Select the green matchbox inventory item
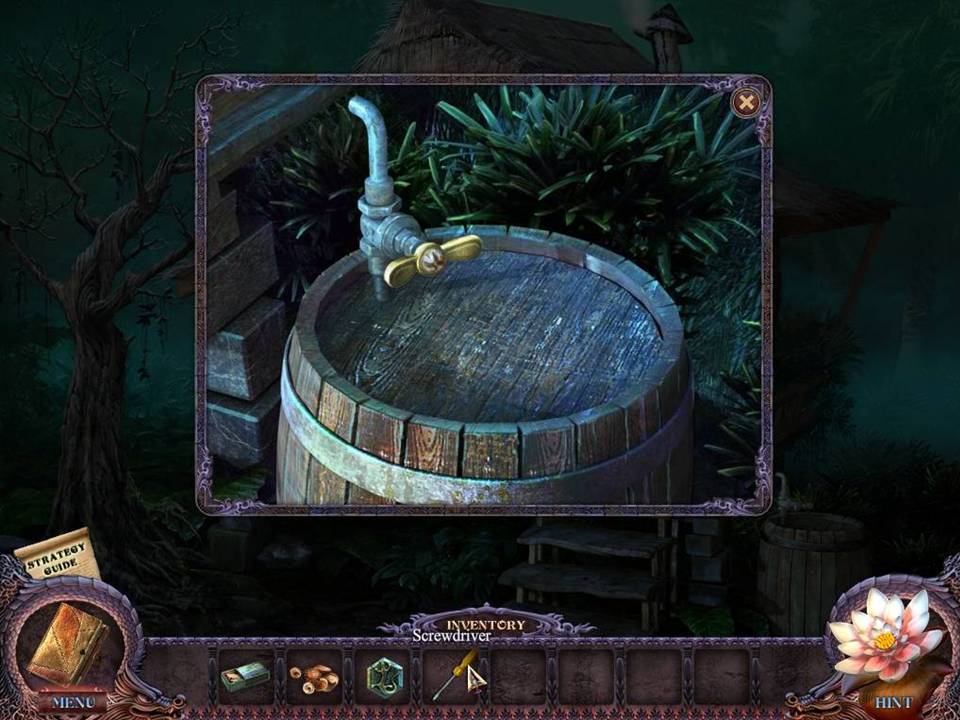The image size is (960, 720). (245, 677)
